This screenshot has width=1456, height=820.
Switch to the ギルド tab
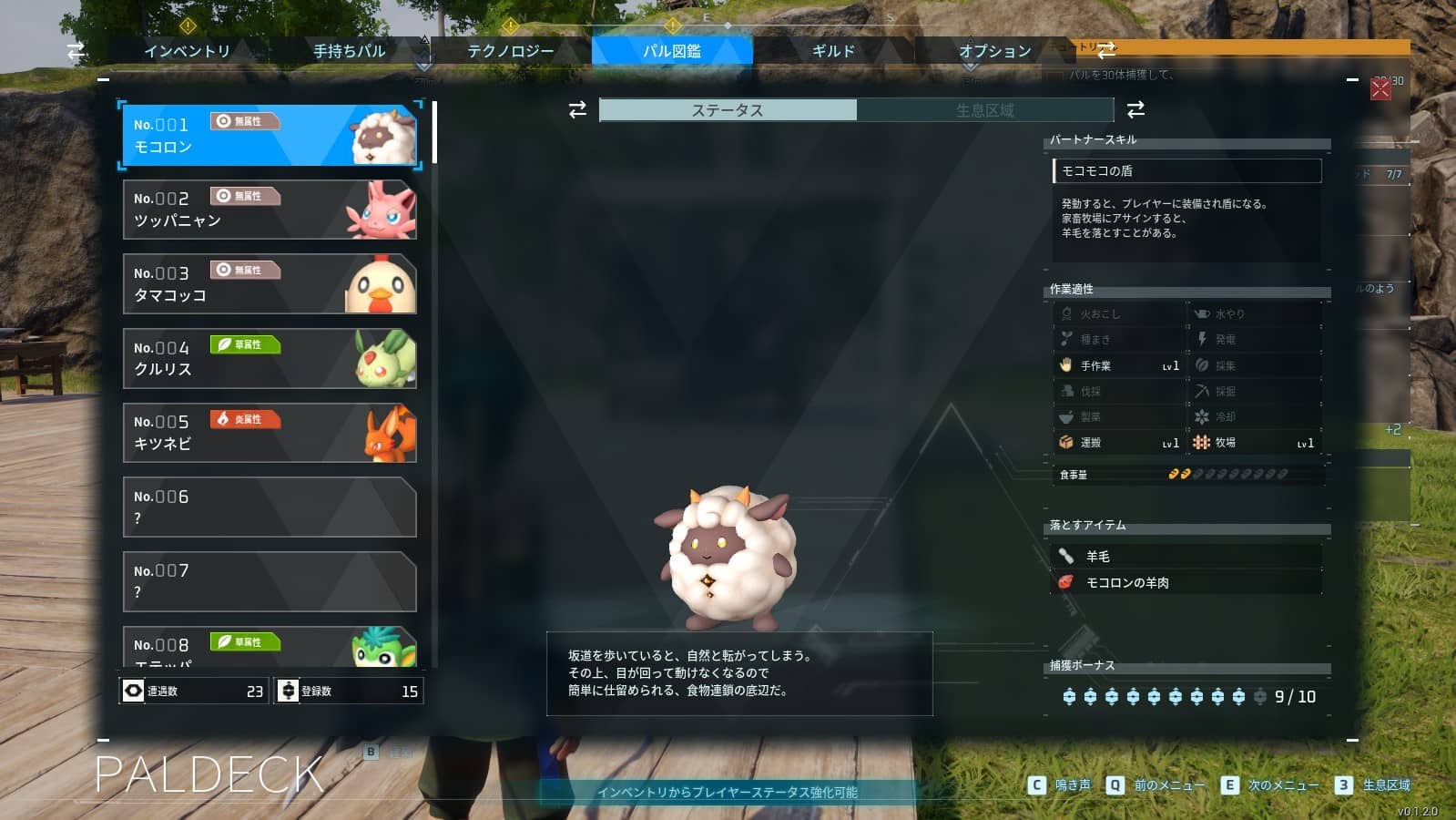point(830,51)
